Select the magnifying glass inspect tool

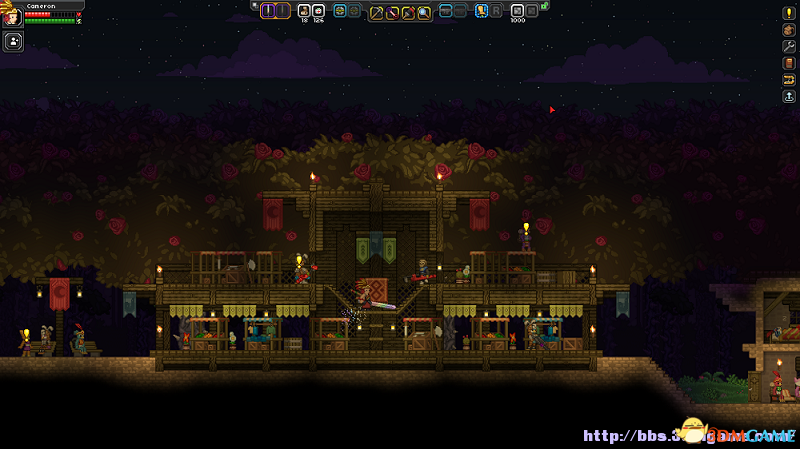424,12
